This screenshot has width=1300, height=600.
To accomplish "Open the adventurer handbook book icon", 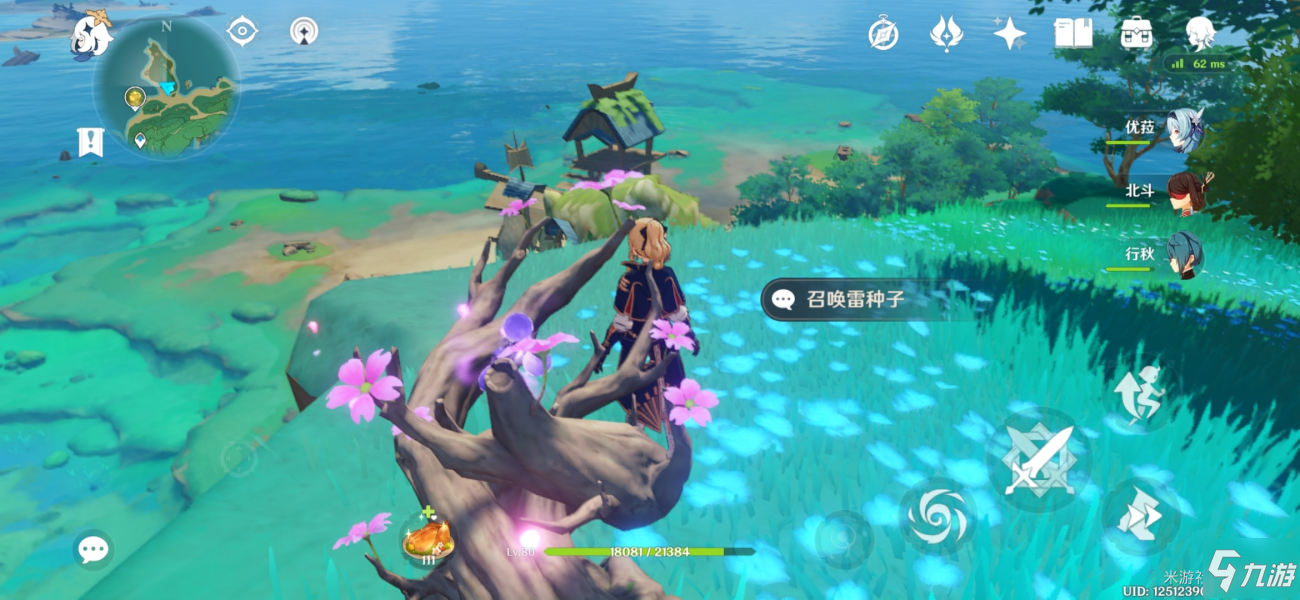I will tap(1073, 34).
